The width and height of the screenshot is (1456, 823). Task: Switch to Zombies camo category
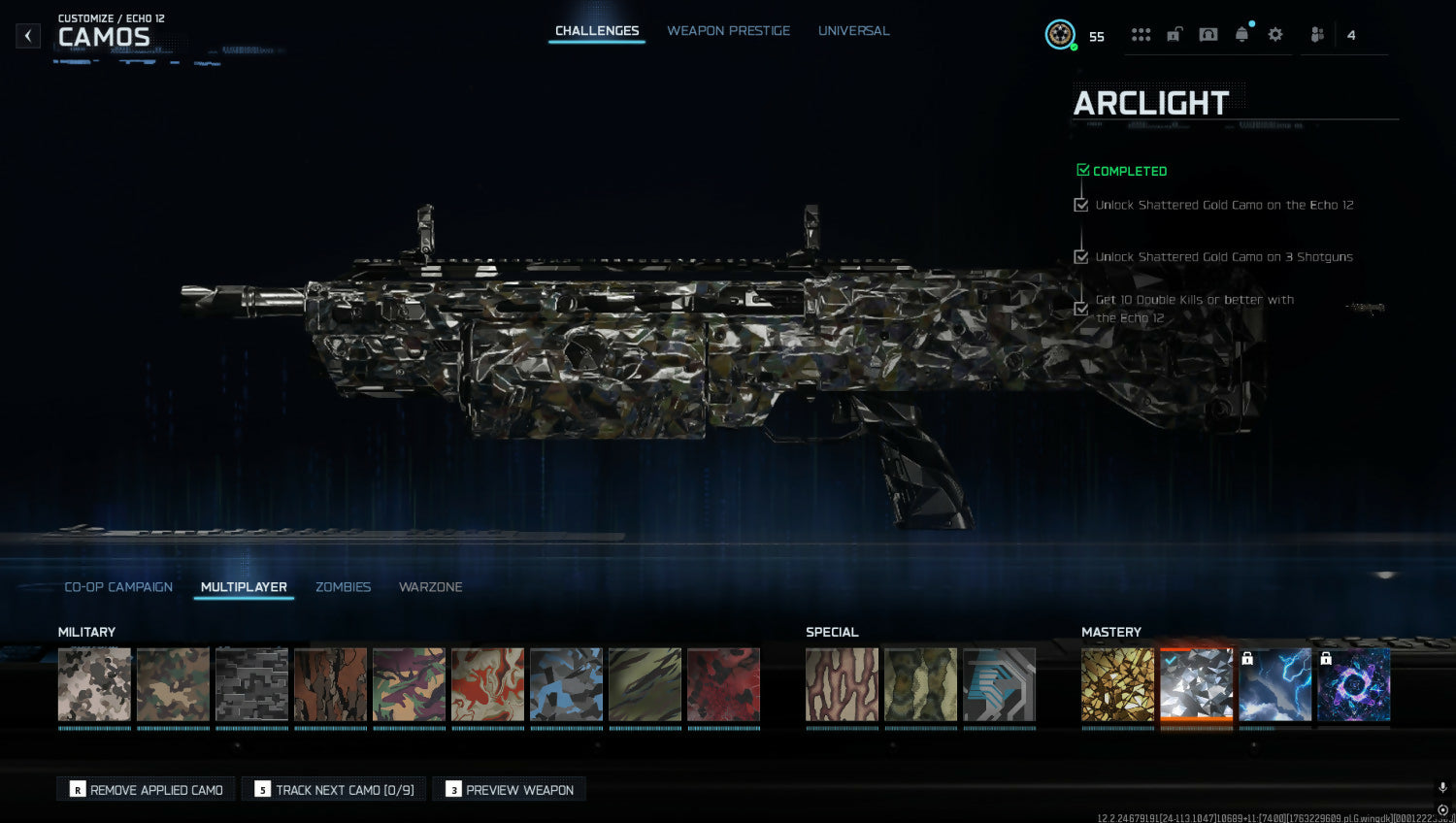(x=343, y=587)
